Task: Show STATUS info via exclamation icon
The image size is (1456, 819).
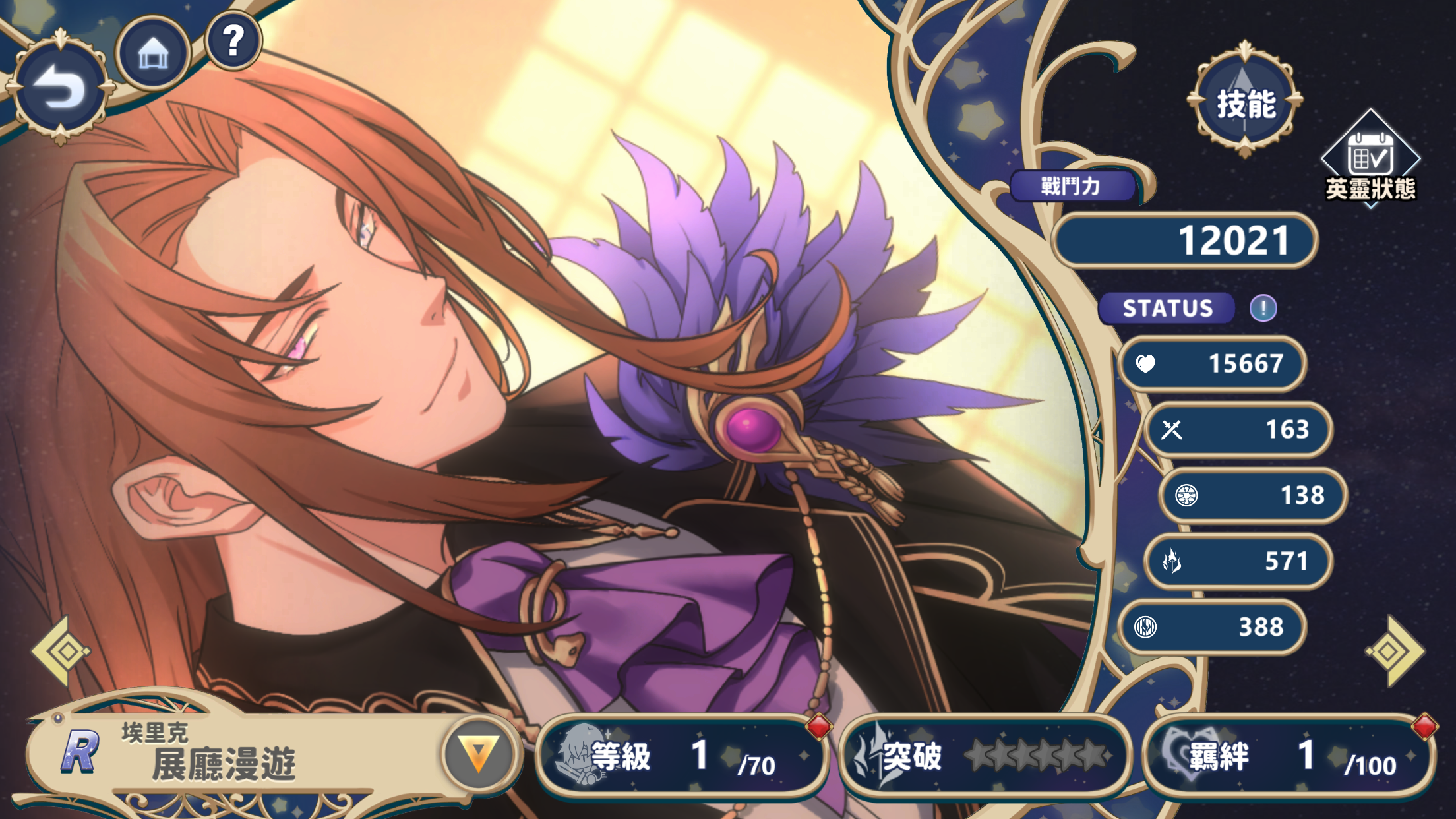Action: [x=1263, y=308]
